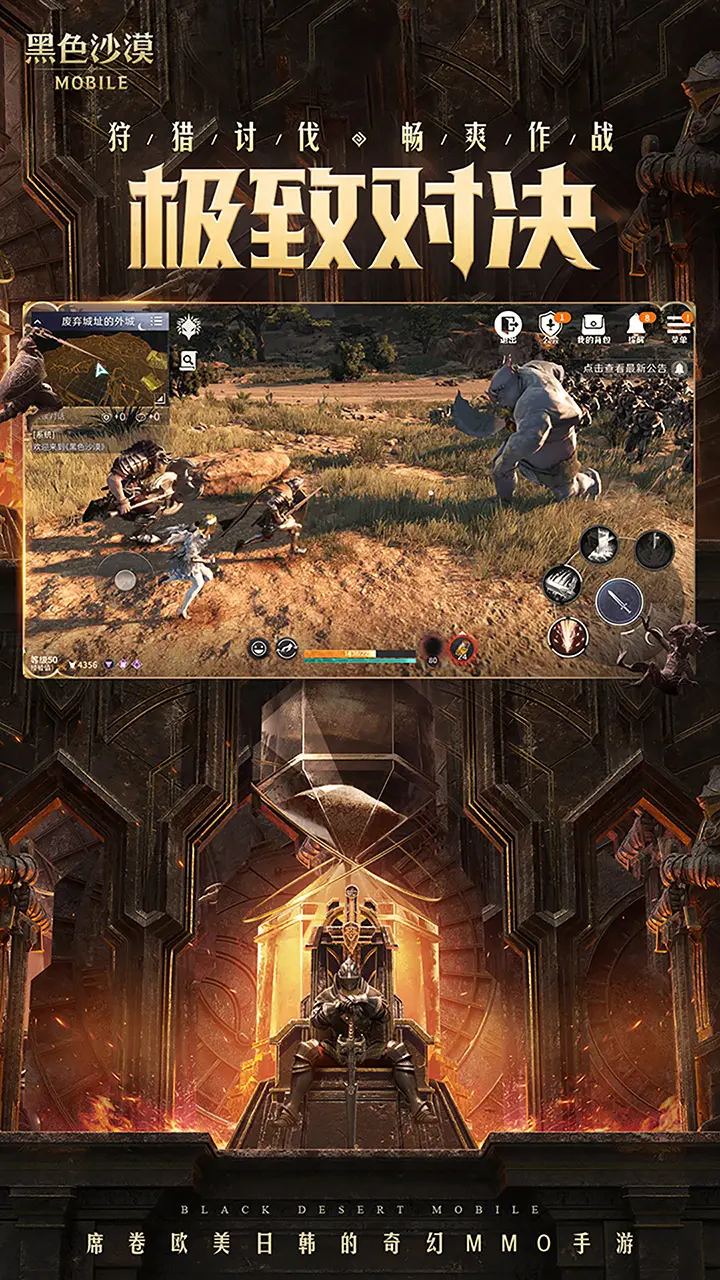
Task: Use the basic sword attack button
Action: coord(619,600)
